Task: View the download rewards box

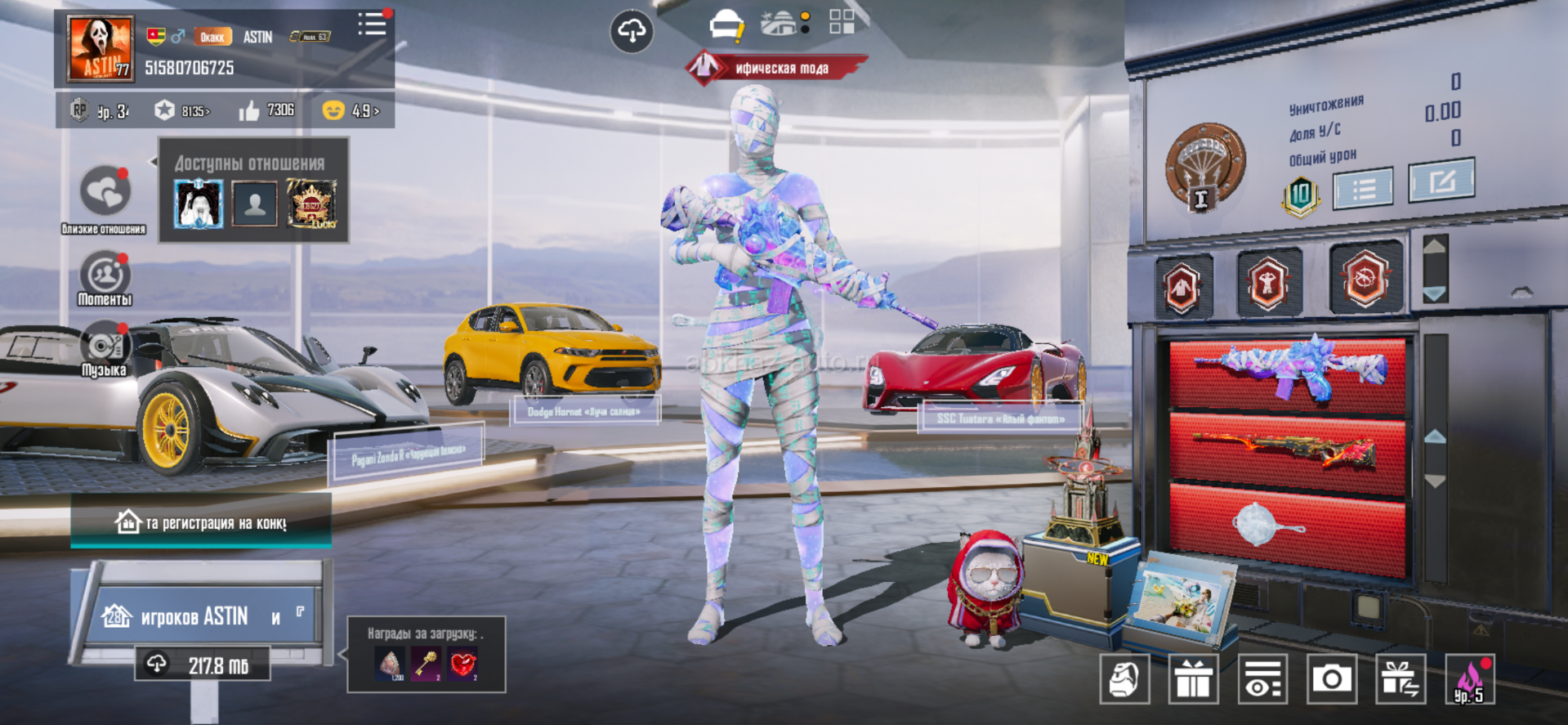Action: coord(426,656)
